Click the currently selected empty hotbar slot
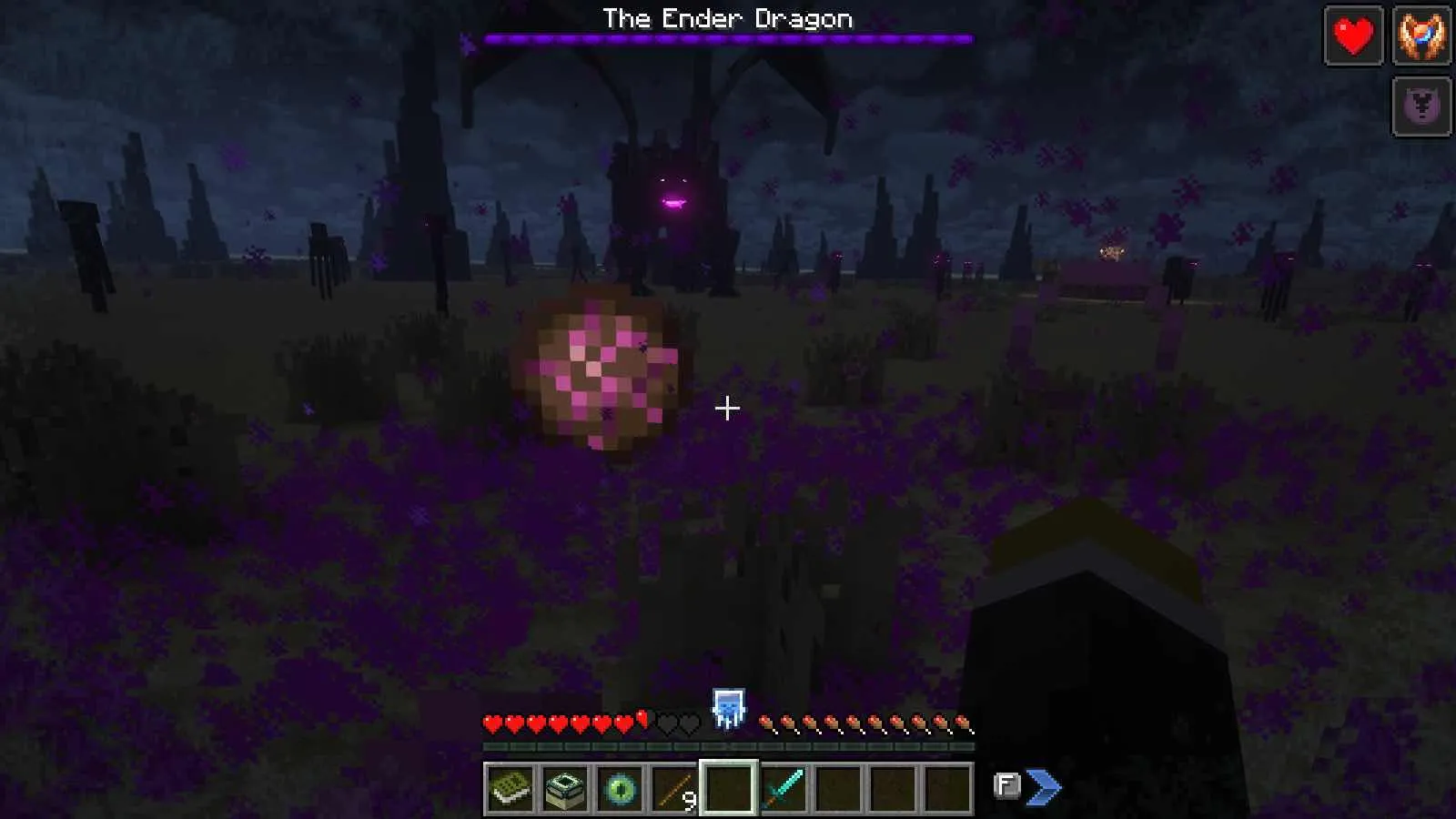This screenshot has width=1456, height=819. 728,790
